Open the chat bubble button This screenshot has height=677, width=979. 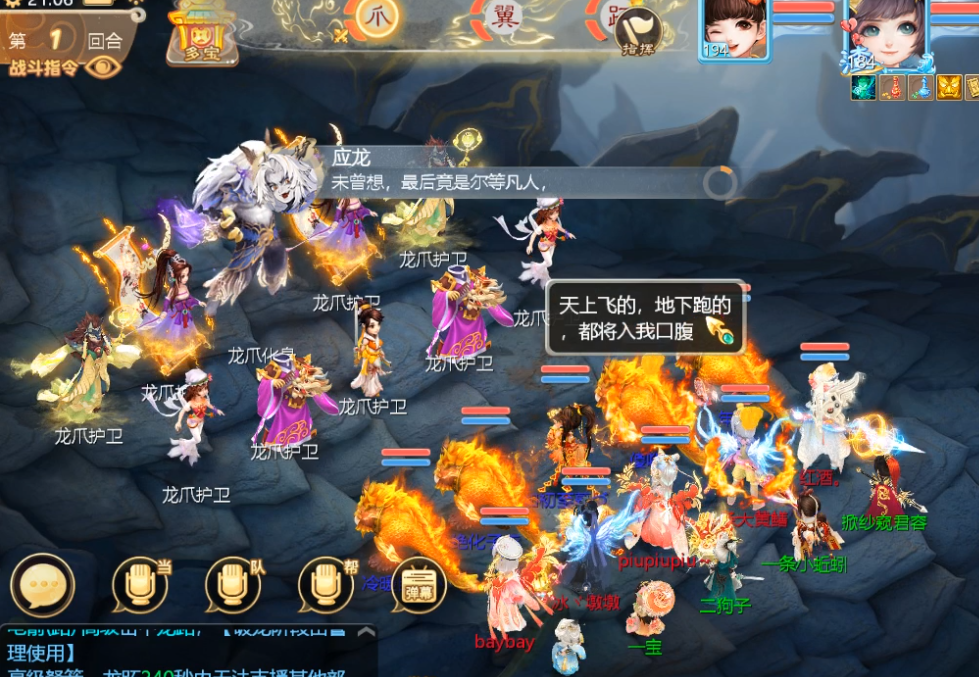[42, 584]
